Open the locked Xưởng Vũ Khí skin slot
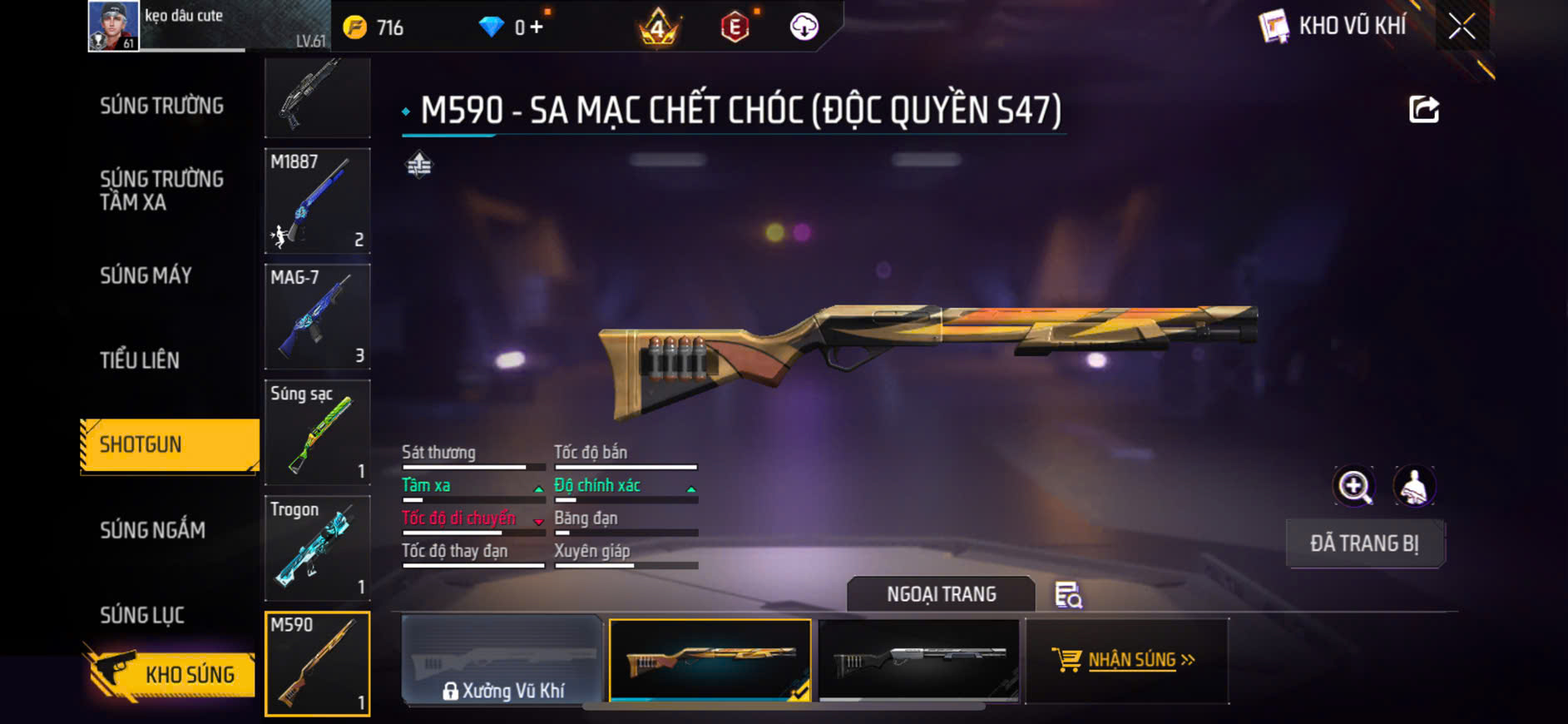1568x724 pixels. (x=502, y=661)
